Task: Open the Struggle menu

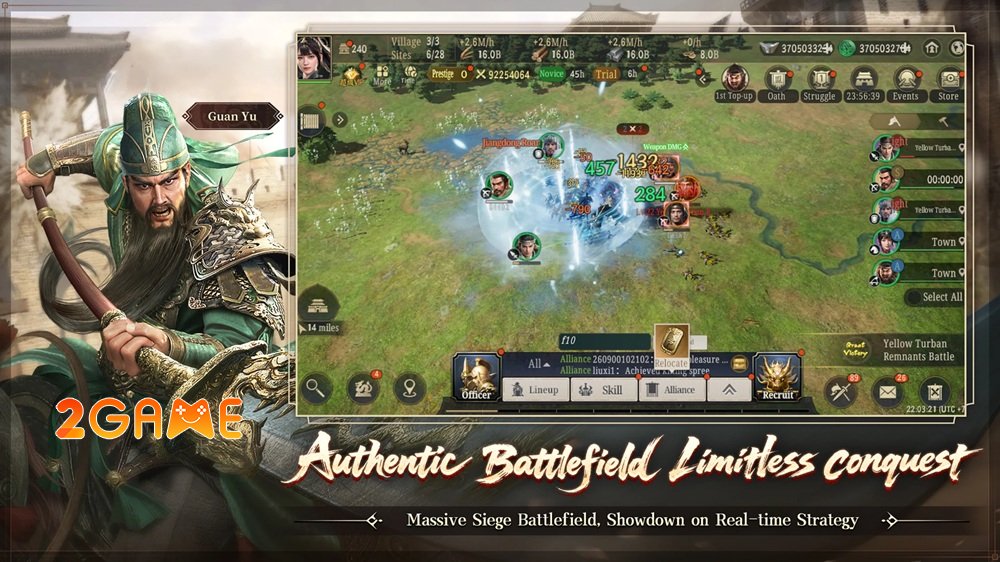Action: pyautogui.click(x=819, y=81)
